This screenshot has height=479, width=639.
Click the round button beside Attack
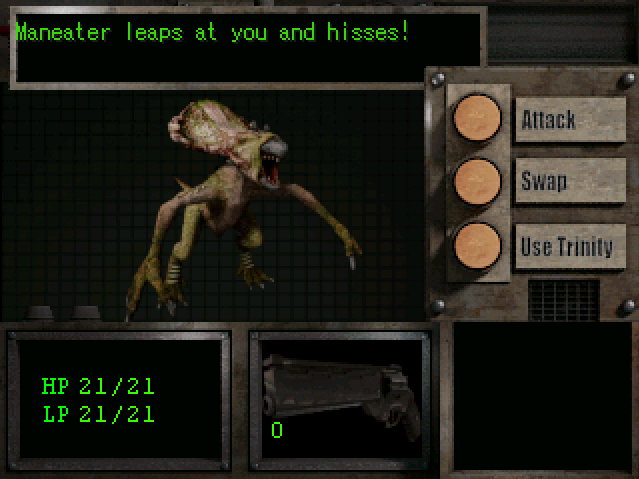pos(477,119)
